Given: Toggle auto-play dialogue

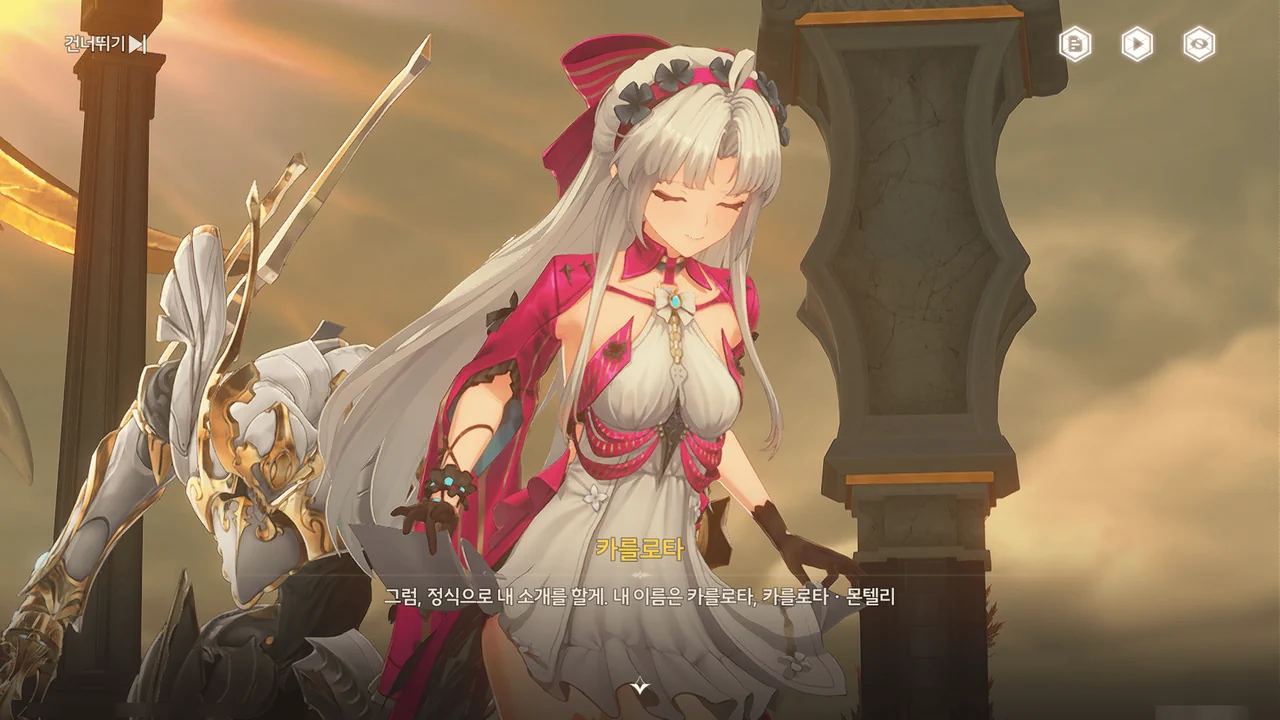Looking at the screenshot, I should [1137, 44].
